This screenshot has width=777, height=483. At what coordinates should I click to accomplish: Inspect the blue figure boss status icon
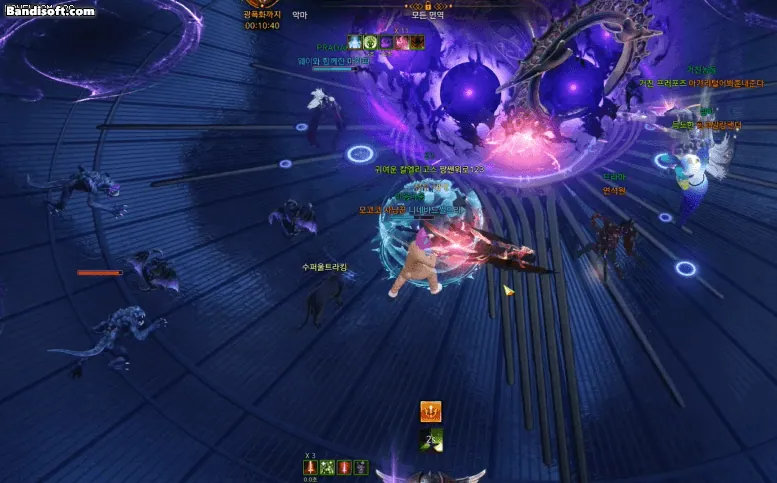[354, 42]
